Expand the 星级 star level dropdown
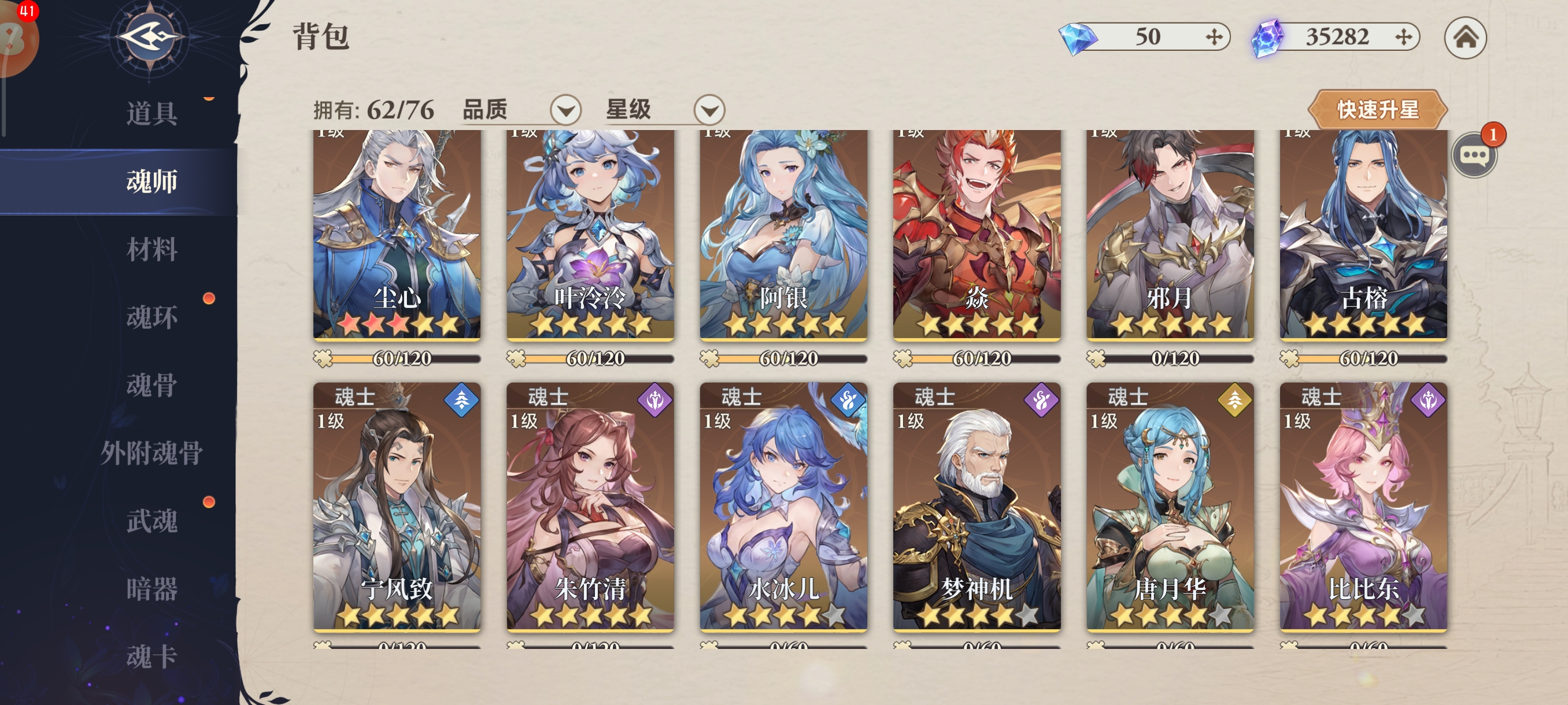Image resolution: width=1568 pixels, height=705 pixels. click(x=709, y=110)
